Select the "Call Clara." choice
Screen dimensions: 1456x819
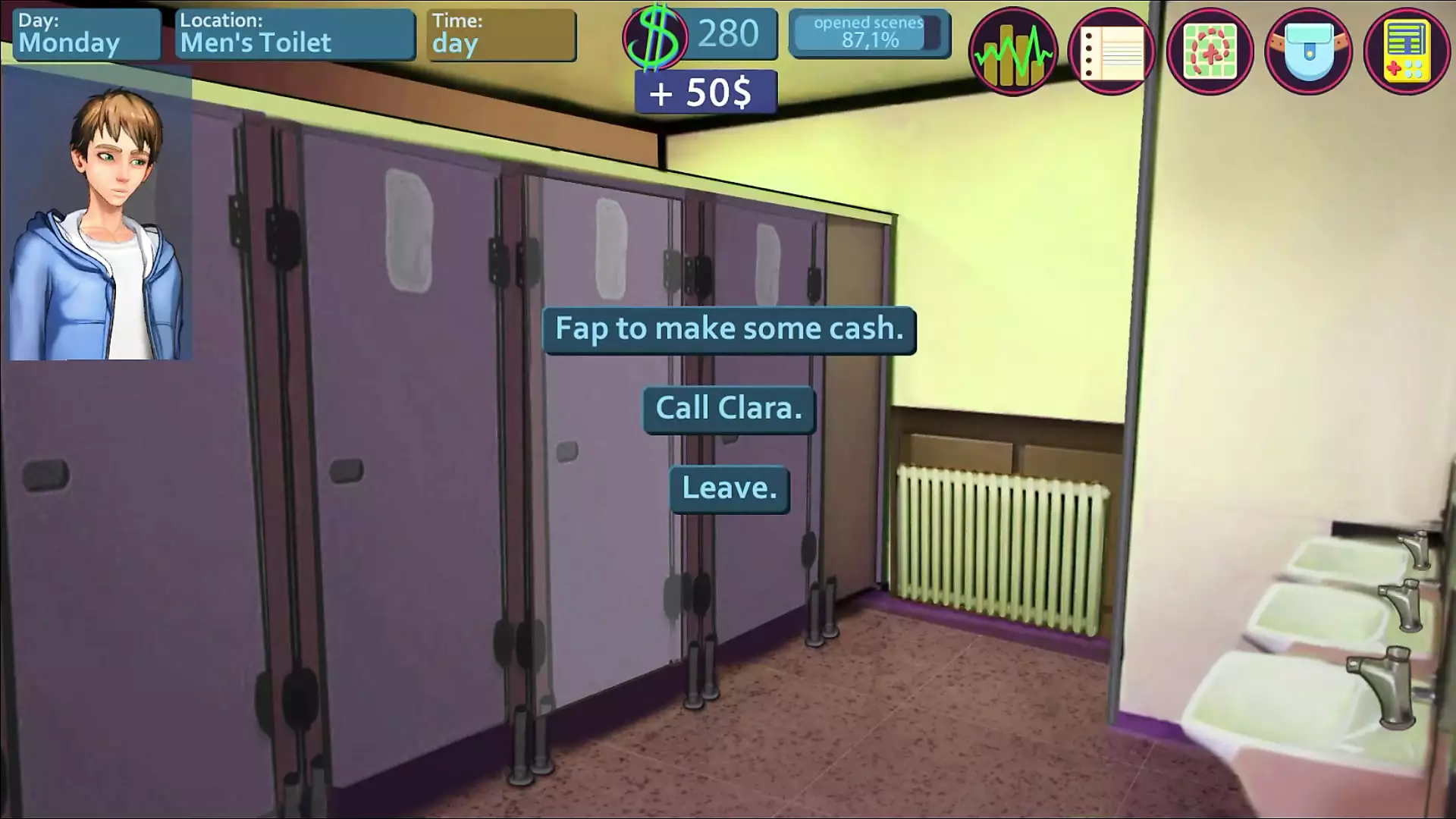(729, 409)
